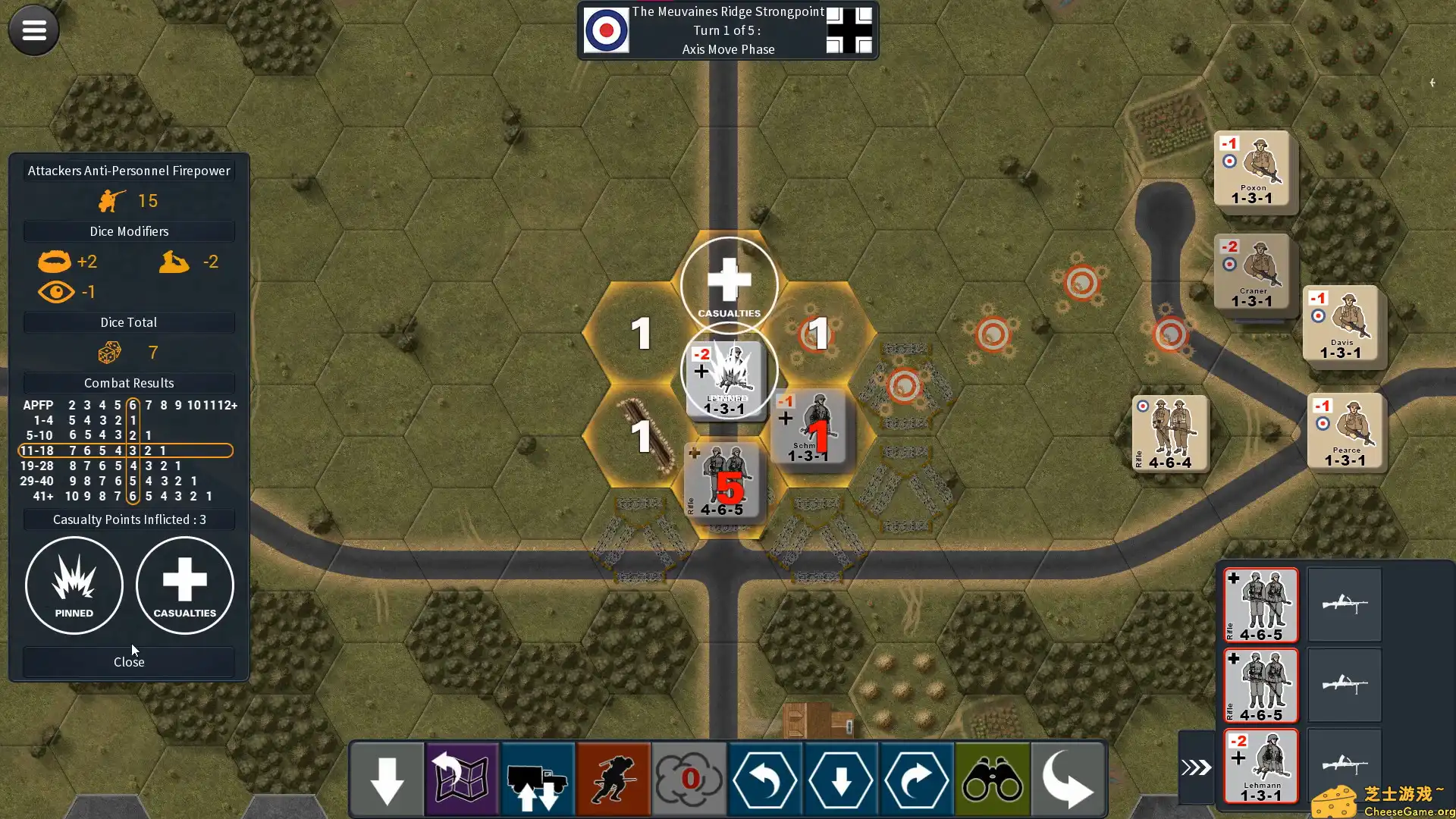The image size is (1456, 819).
Task: Click the hexagon down arrow button
Action: tap(840, 779)
